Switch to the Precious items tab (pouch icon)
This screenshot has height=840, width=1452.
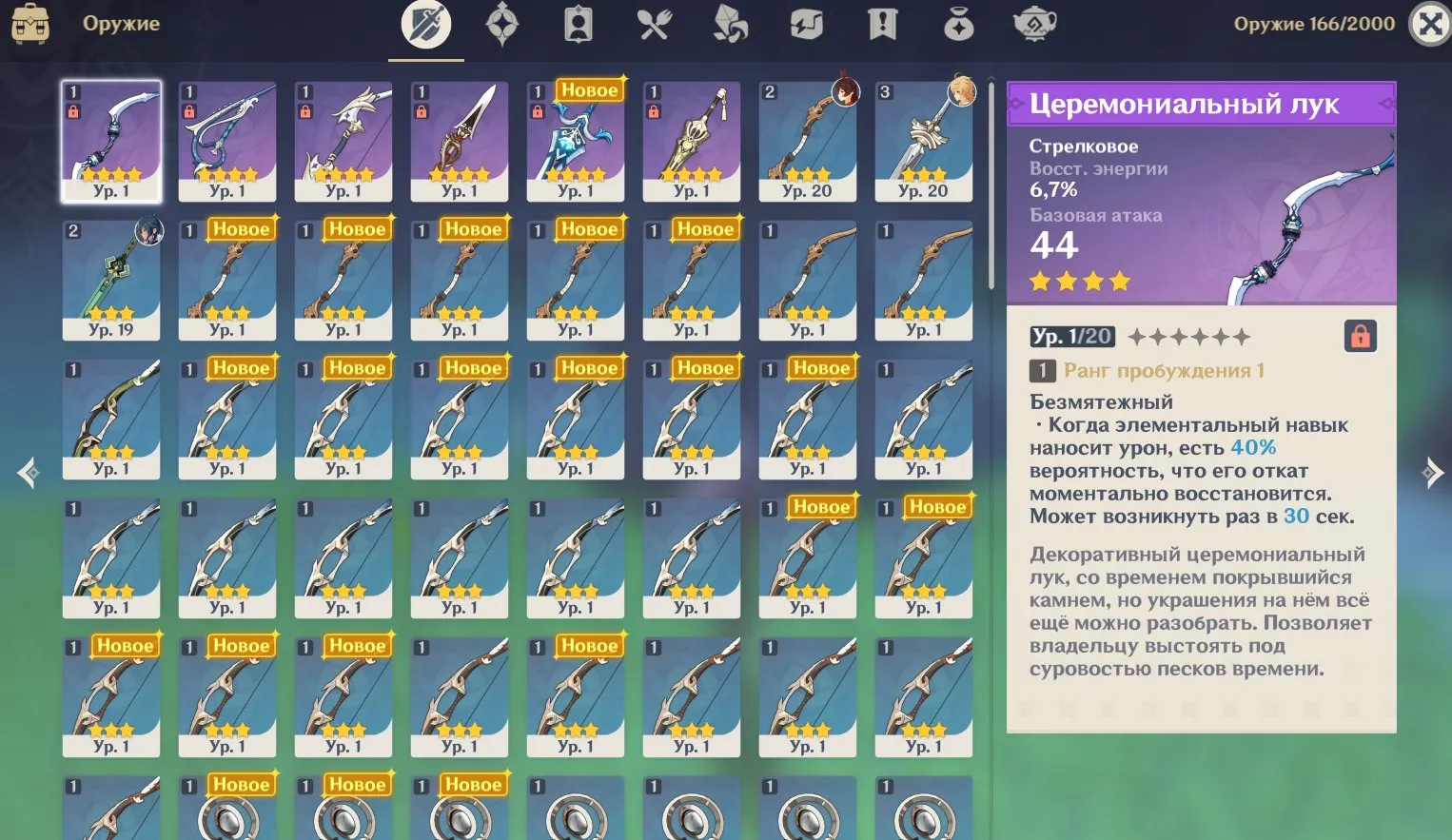(x=959, y=25)
